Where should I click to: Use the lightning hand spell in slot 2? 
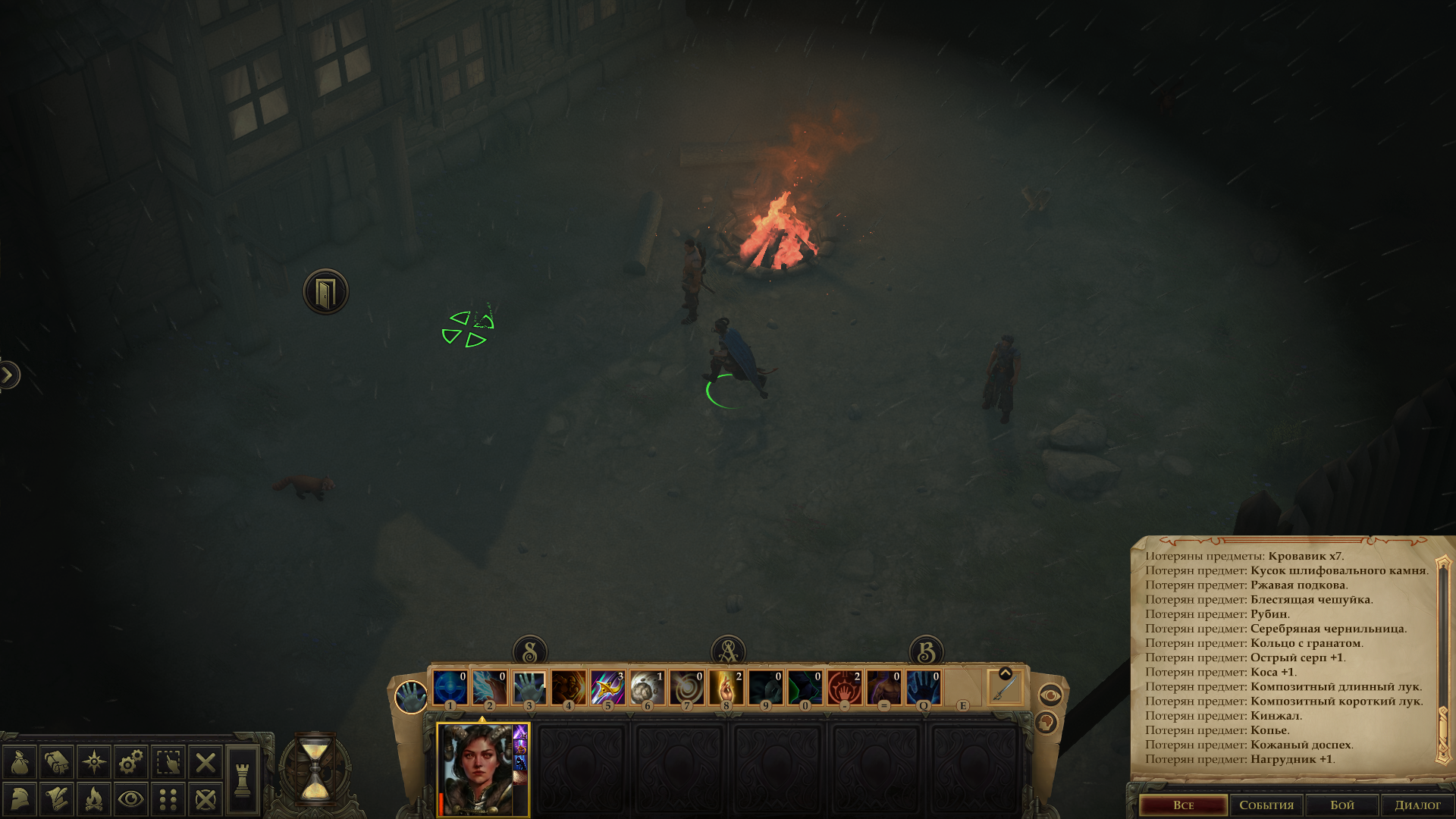click(x=489, y=687)
